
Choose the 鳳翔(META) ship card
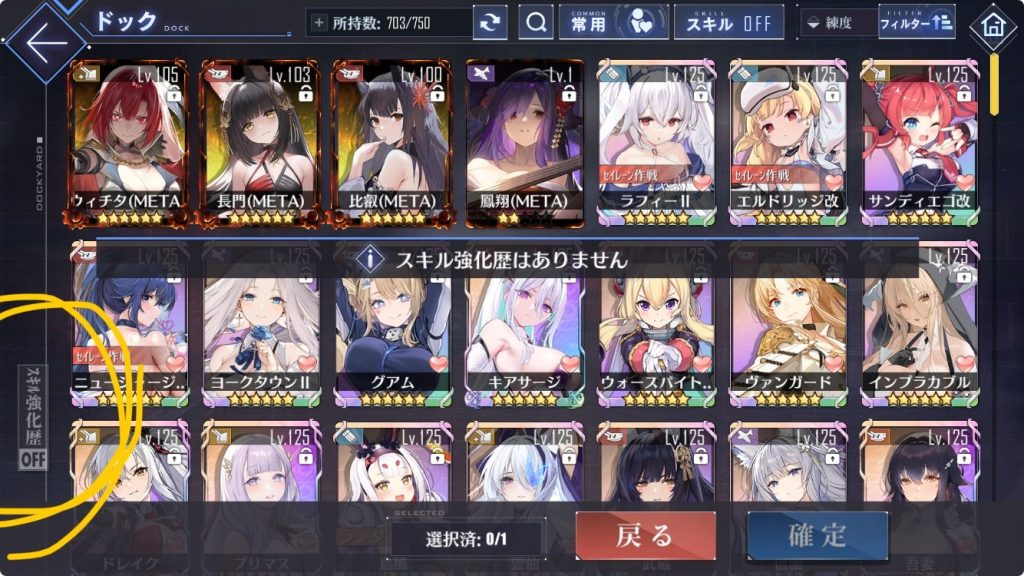(524, 138)
